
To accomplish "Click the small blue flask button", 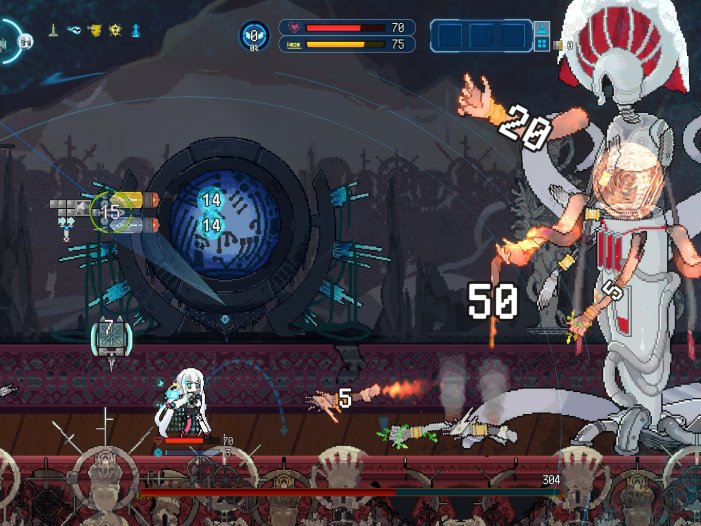I will 542,28.
